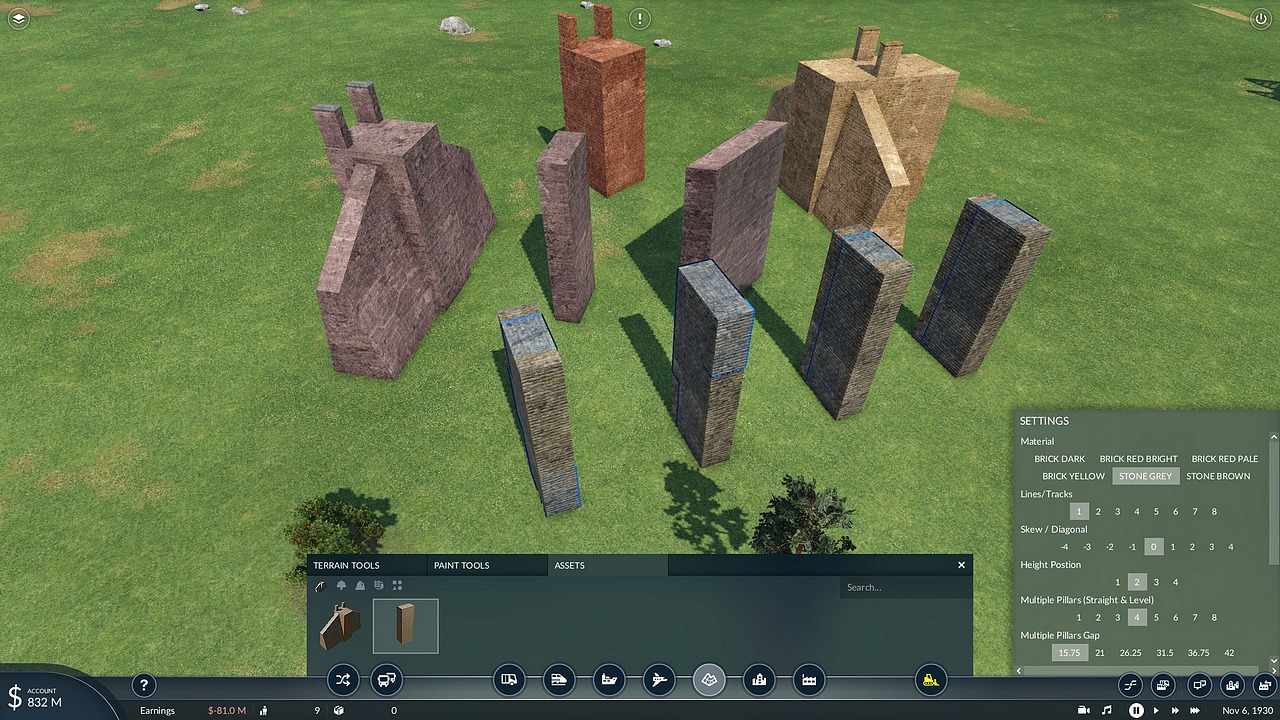Set material to Brick Red Bright
This screenshot has height=720, width=1280.
click(1138, 459)
